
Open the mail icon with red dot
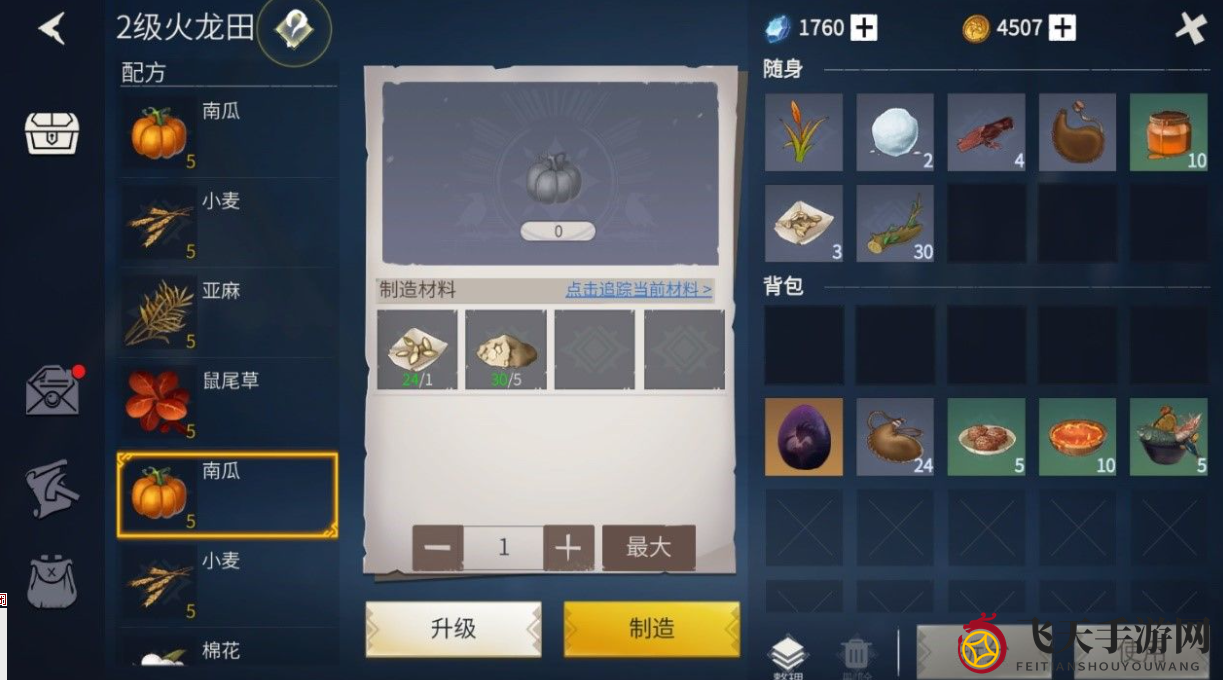52,391
